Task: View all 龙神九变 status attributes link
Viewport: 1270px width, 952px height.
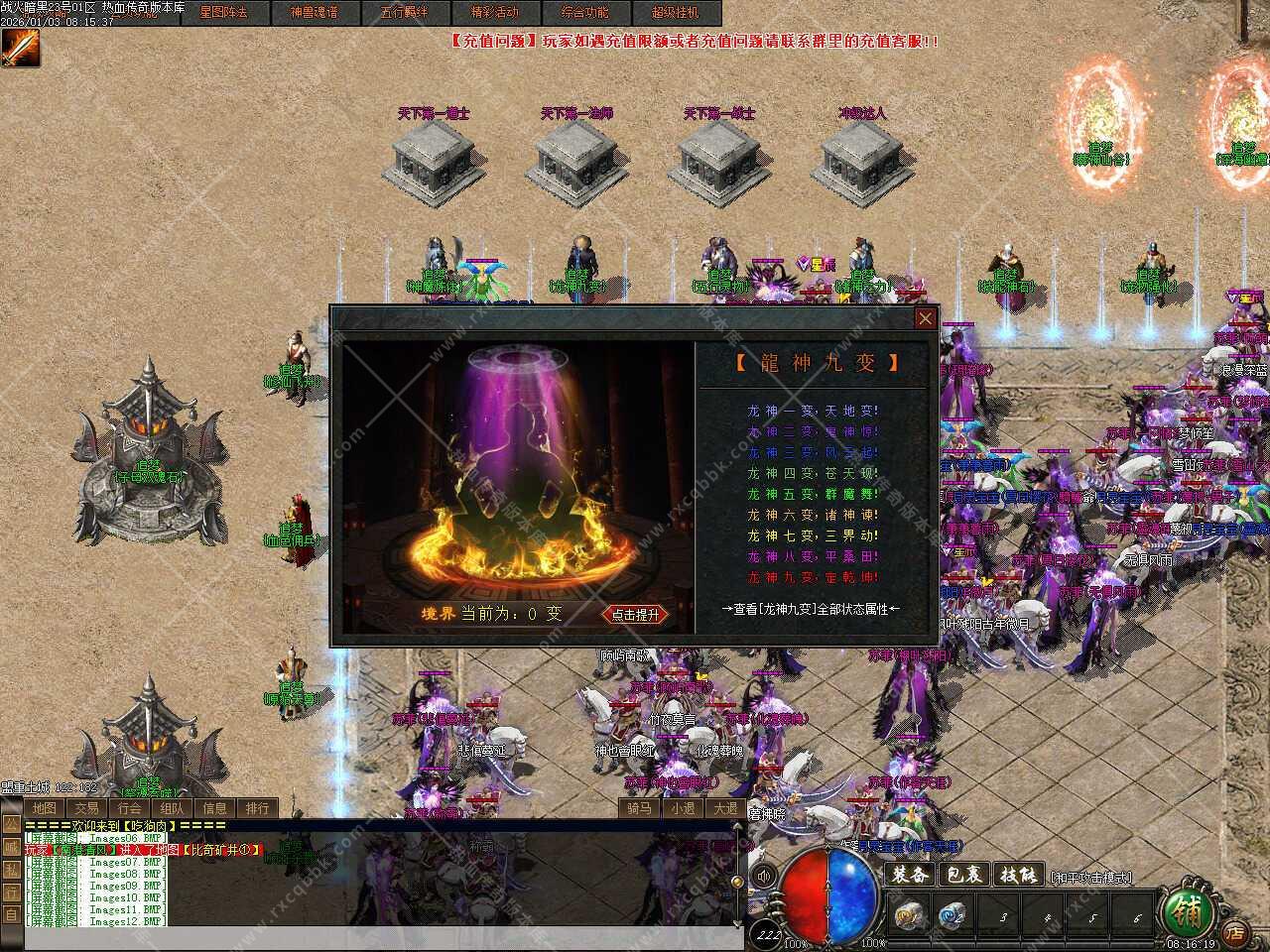Action: point(811,609)
